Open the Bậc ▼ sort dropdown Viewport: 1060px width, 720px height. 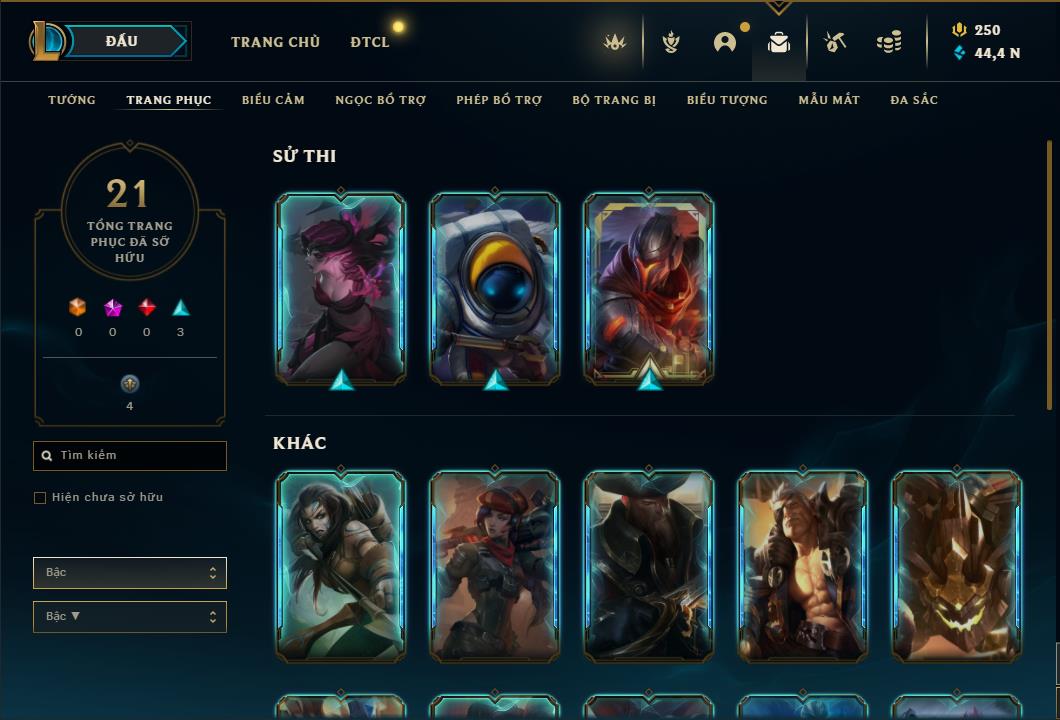point(130,617)
